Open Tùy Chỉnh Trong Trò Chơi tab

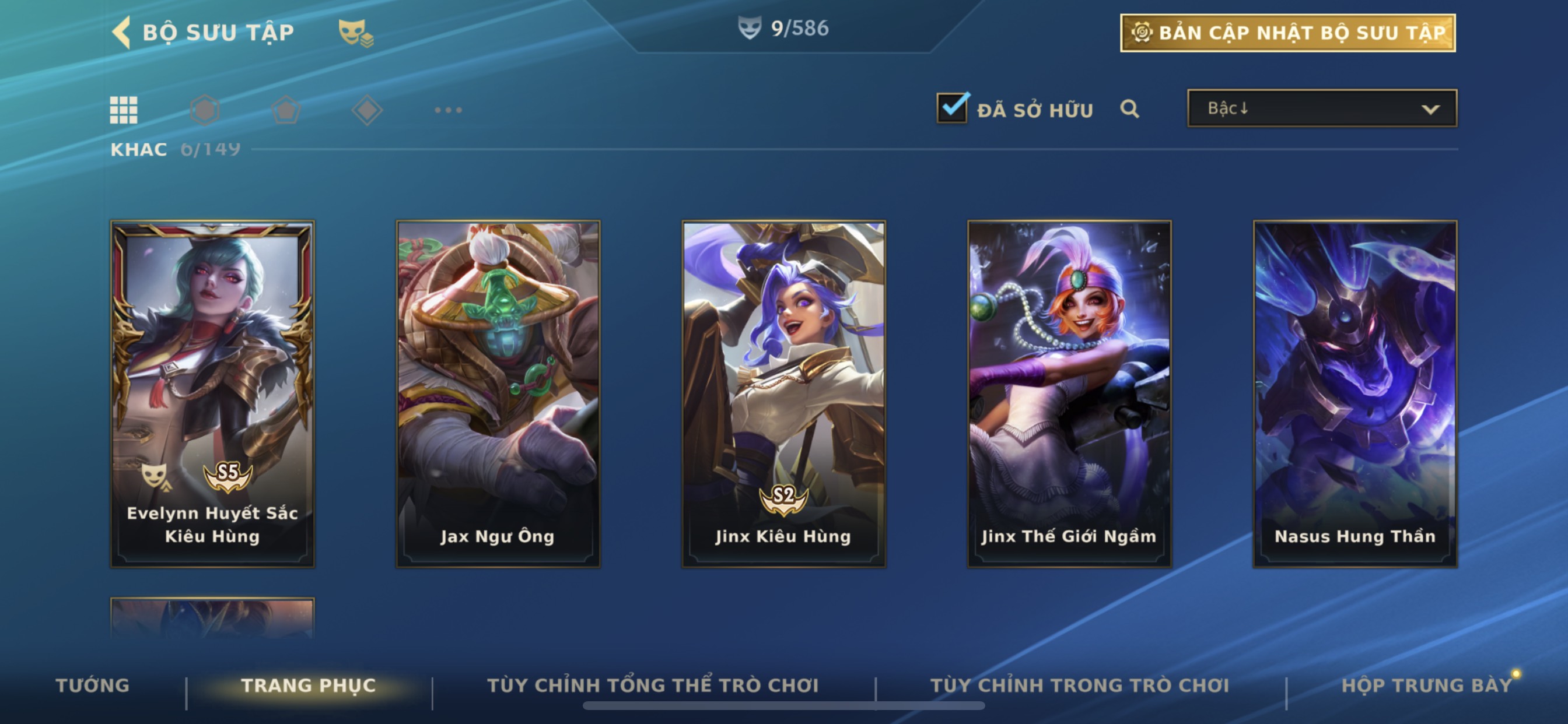click(x=1080, y=685)
